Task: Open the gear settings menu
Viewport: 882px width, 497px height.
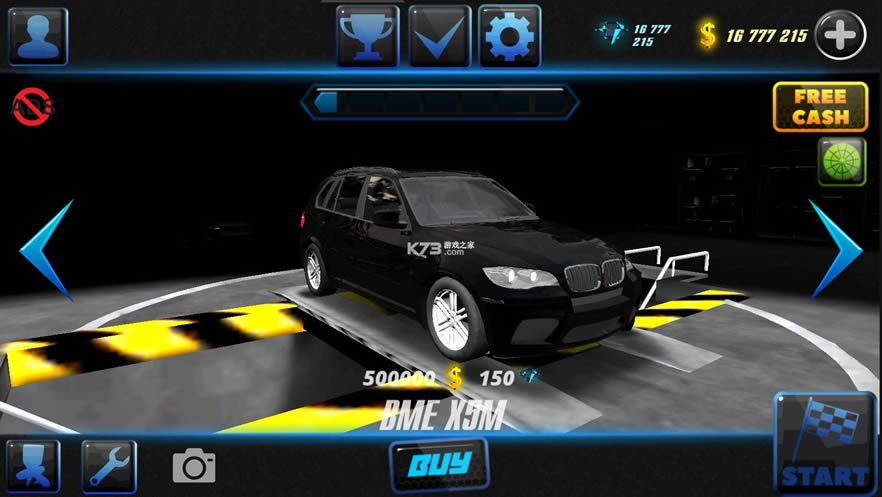Action: [x=509, y=36]
